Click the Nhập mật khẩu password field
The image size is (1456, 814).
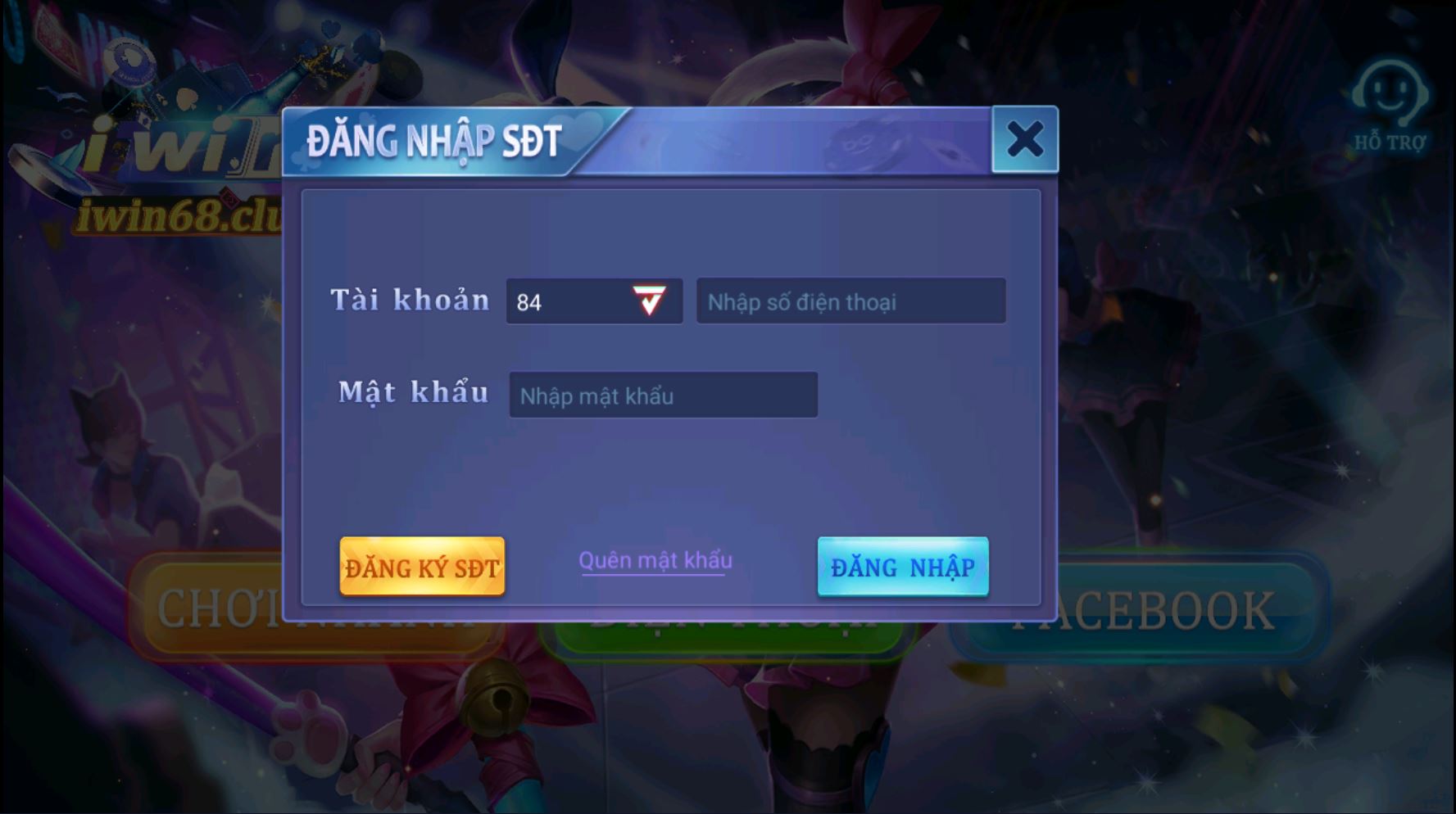(x=664, y=396)
